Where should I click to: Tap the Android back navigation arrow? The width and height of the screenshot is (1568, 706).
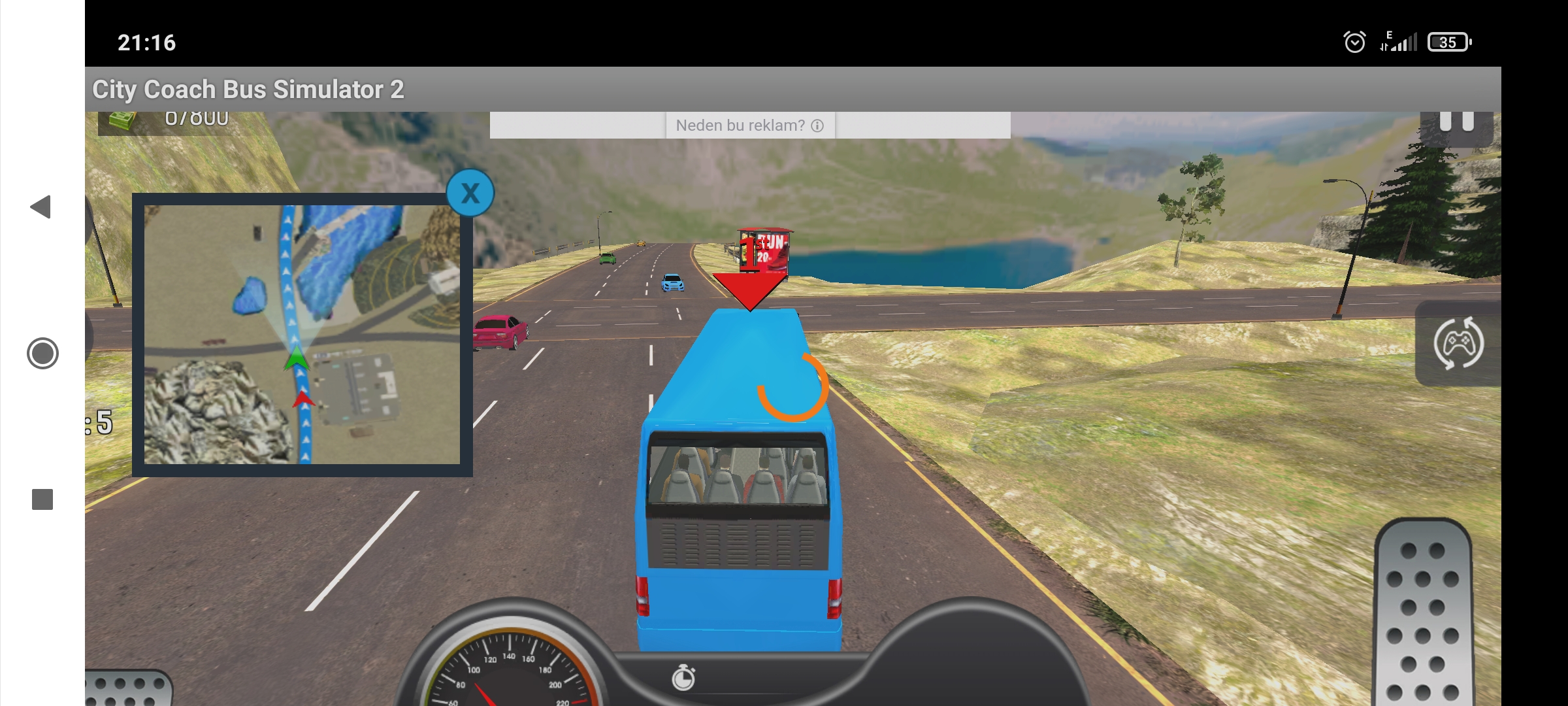(41, 207)
